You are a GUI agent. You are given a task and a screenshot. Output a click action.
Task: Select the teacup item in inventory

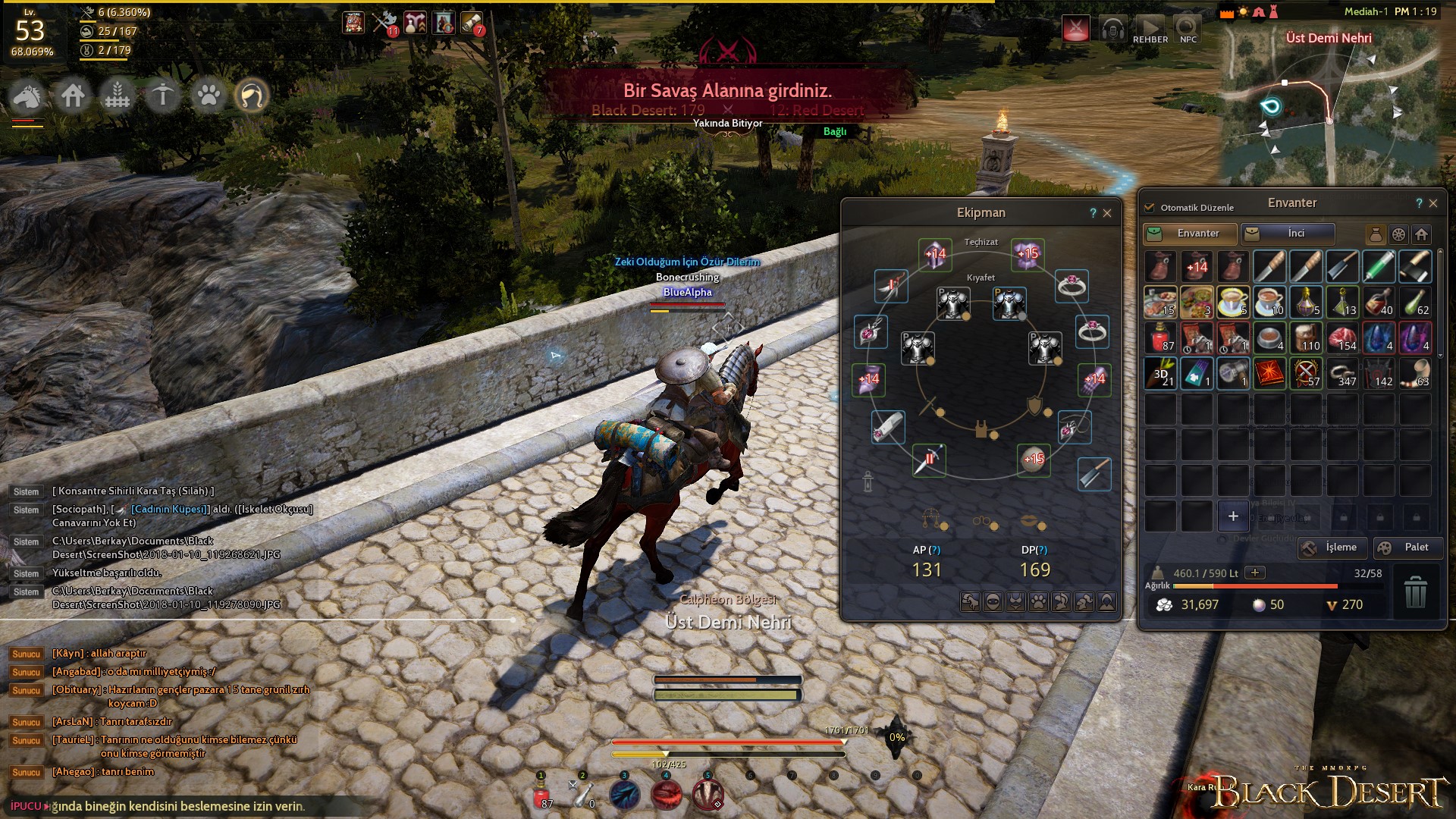[1232, 302]
